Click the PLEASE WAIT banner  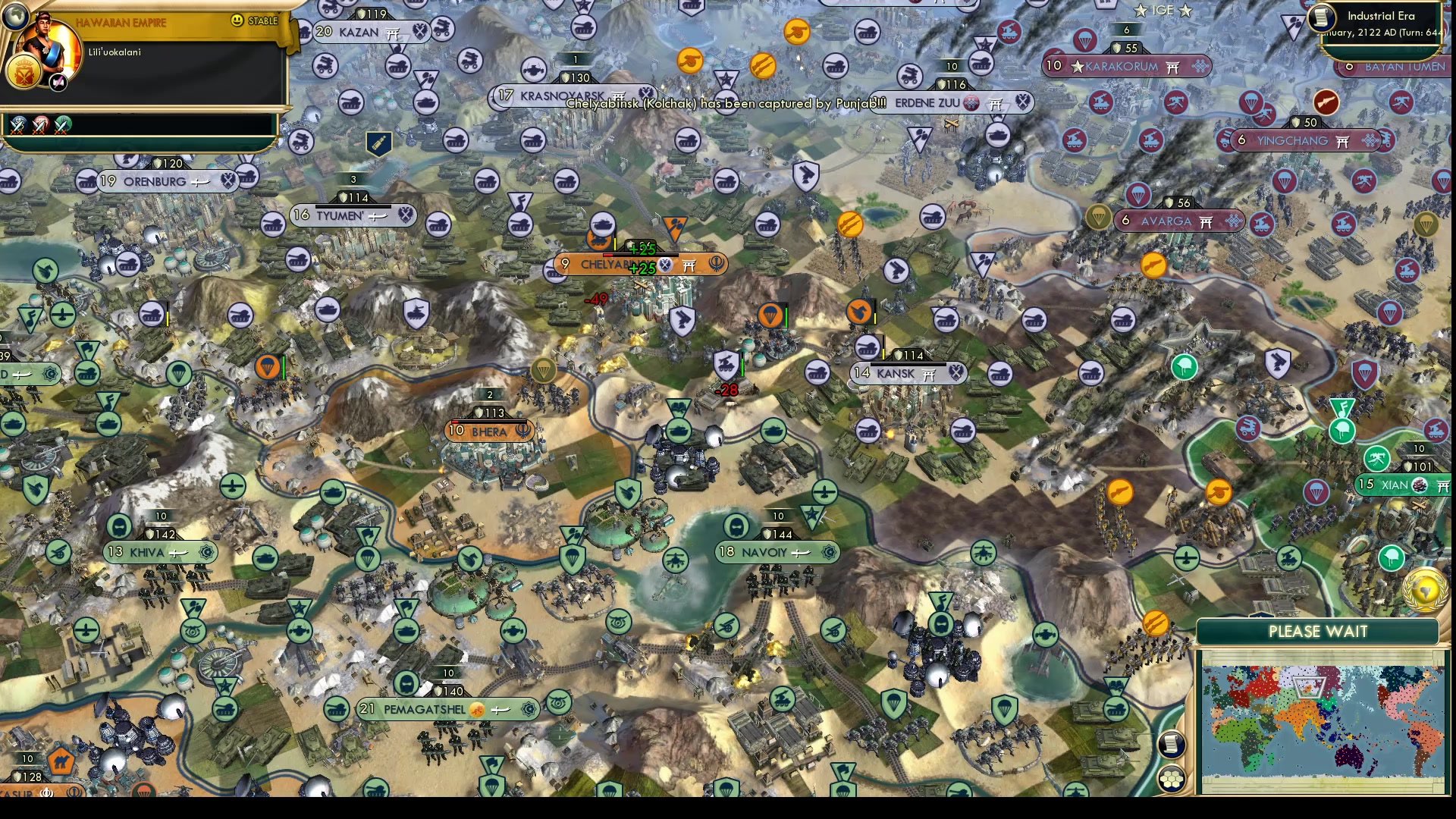coord(1318,630)
